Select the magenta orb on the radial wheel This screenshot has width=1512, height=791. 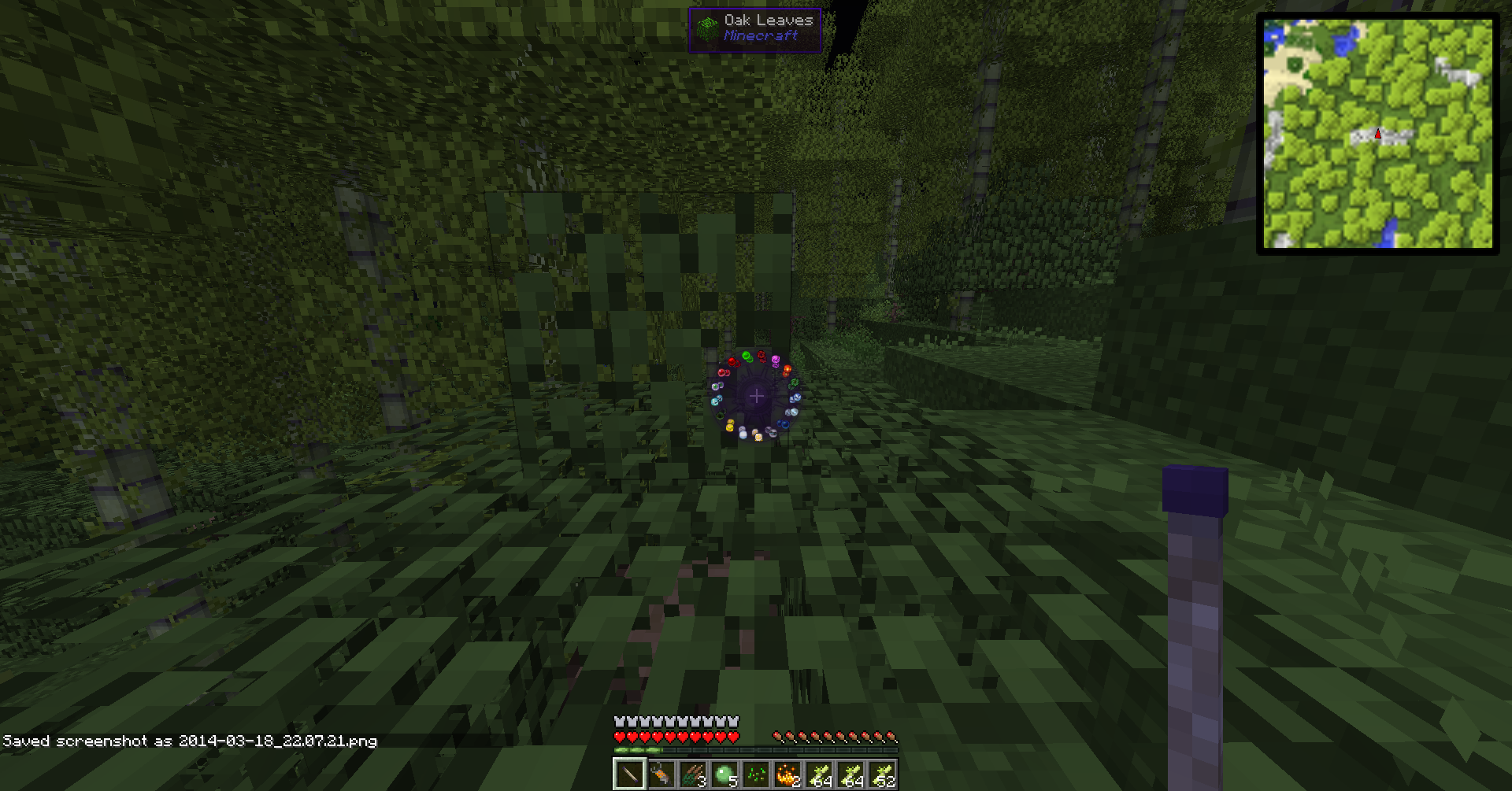tap(776, 360)
